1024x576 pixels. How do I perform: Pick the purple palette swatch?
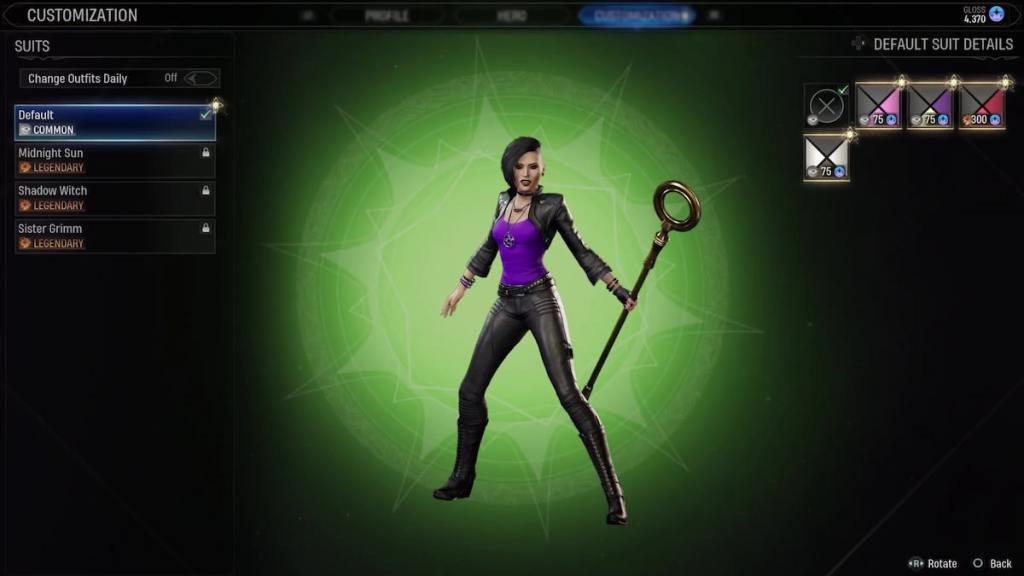point(930,105)
